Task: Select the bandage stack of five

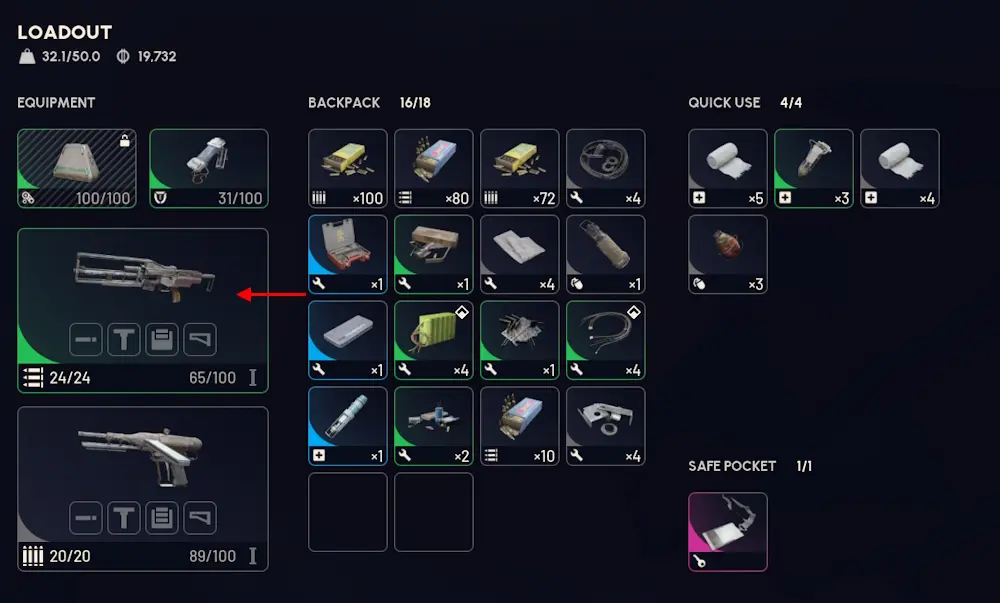Action: [727, 168]
